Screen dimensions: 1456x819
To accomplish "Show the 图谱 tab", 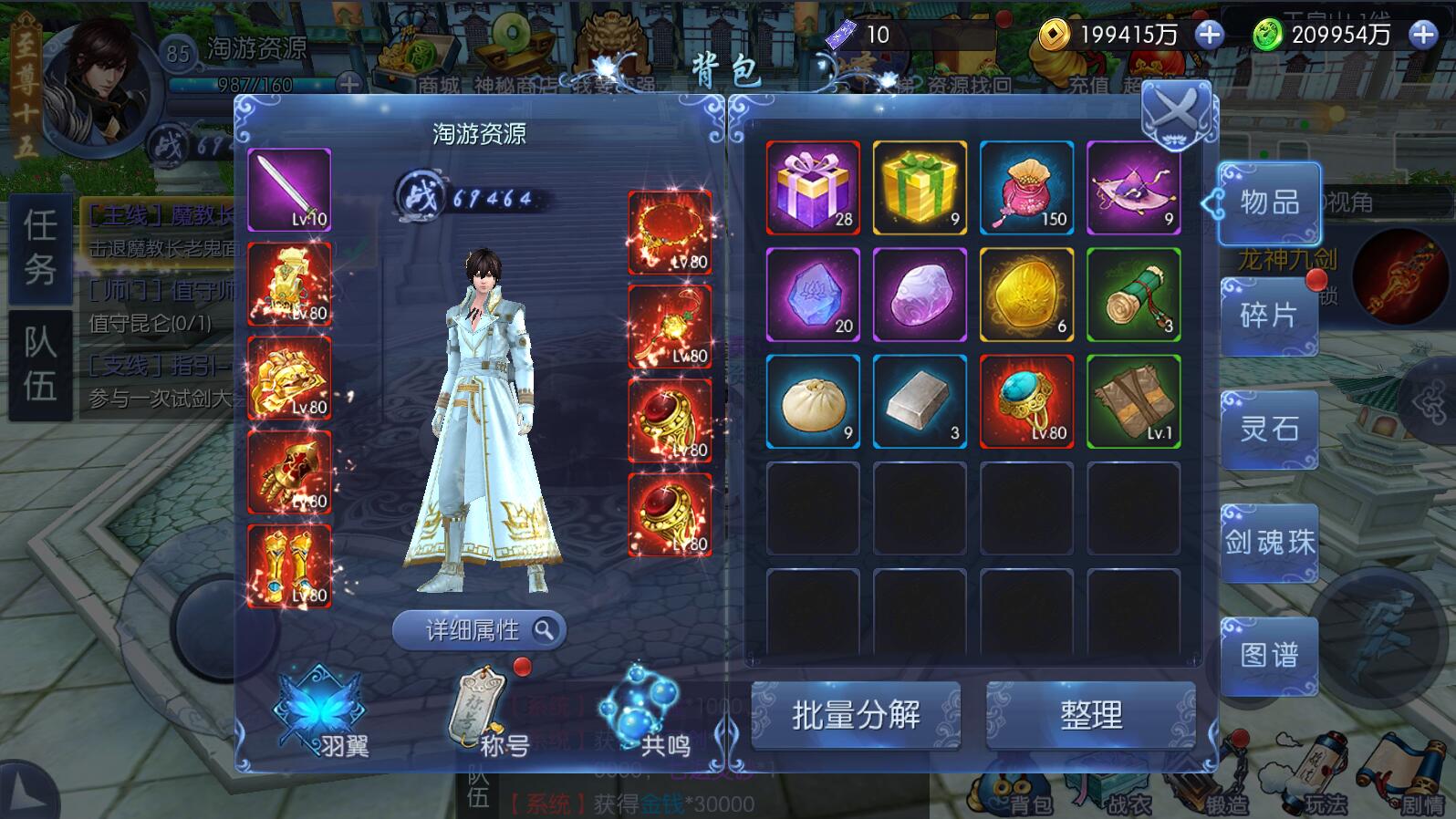I will click(1269, 655).
